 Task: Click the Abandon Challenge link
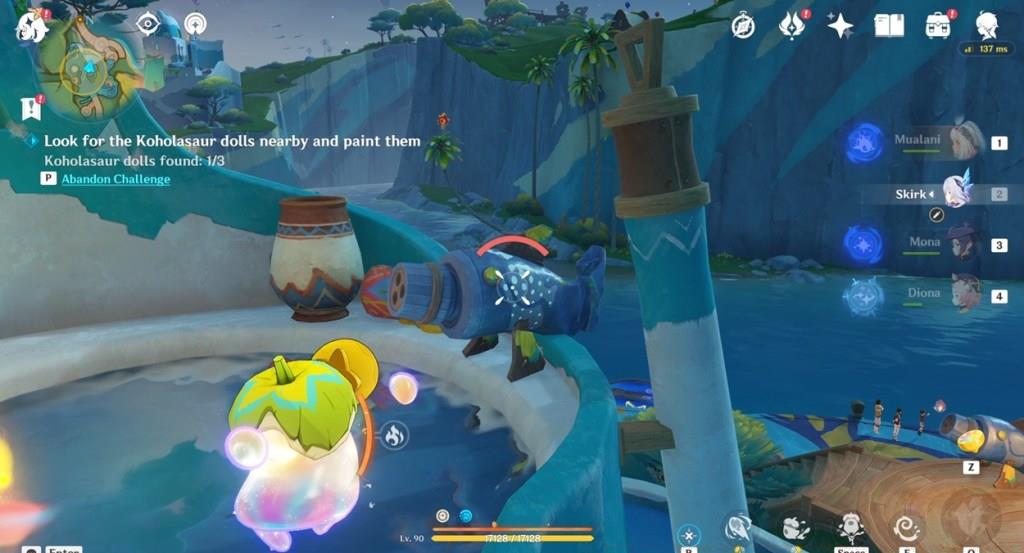[115, 179]
